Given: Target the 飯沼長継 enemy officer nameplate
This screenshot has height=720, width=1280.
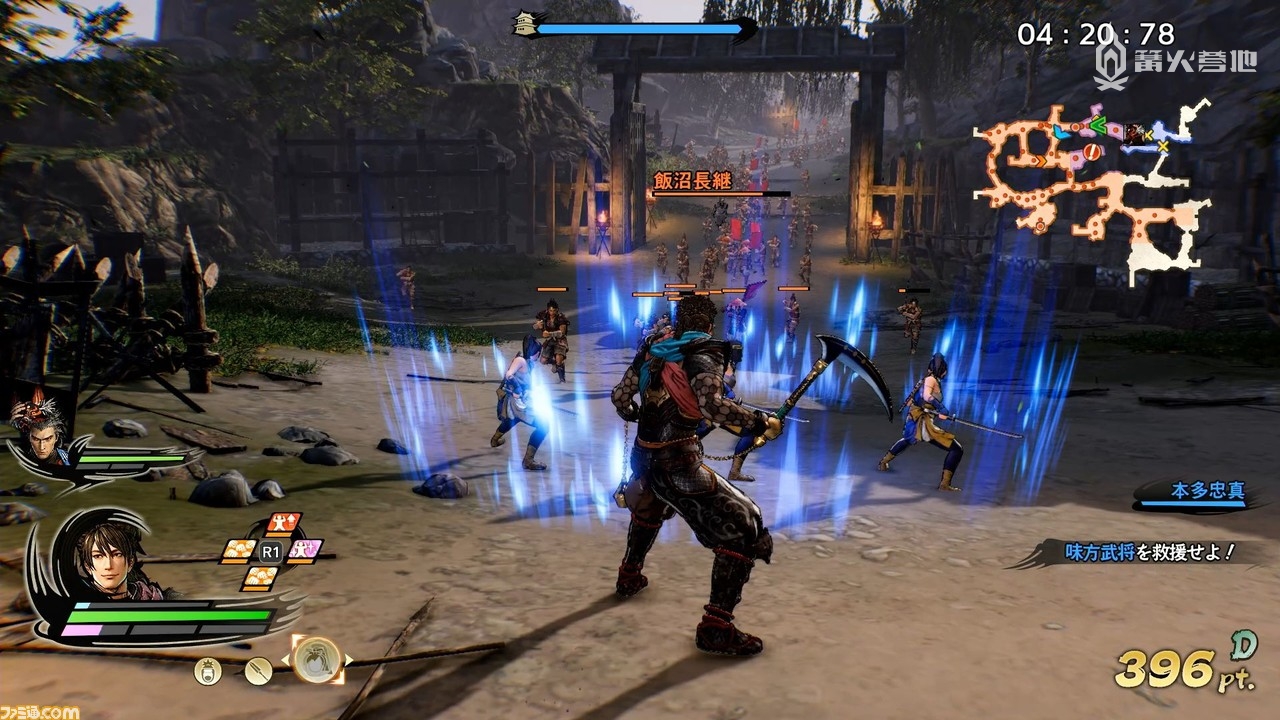Looking at the screenshot, I should point(691,180).
